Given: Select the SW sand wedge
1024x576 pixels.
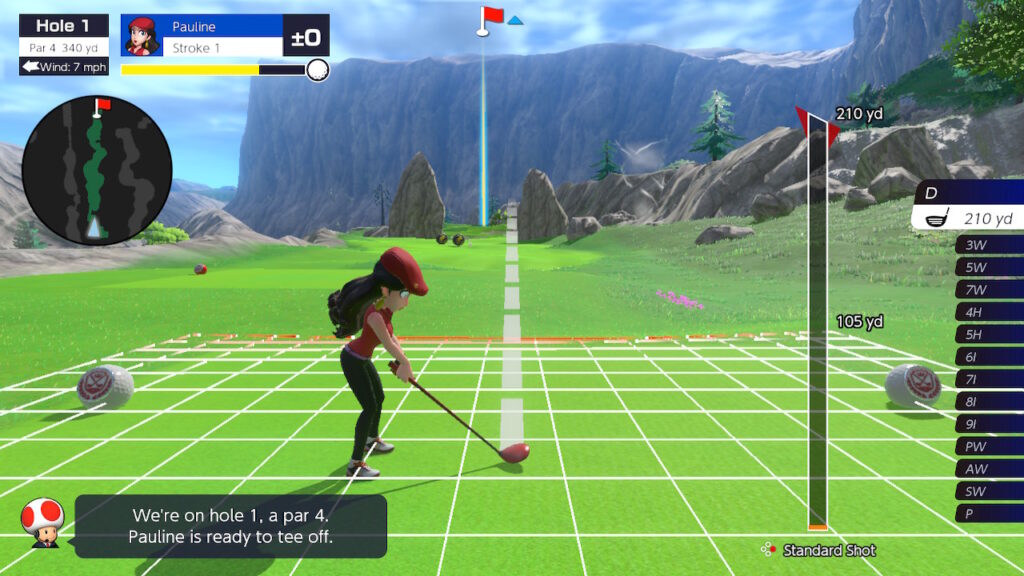Looking at the screenshot, I should tap(988, 491).
